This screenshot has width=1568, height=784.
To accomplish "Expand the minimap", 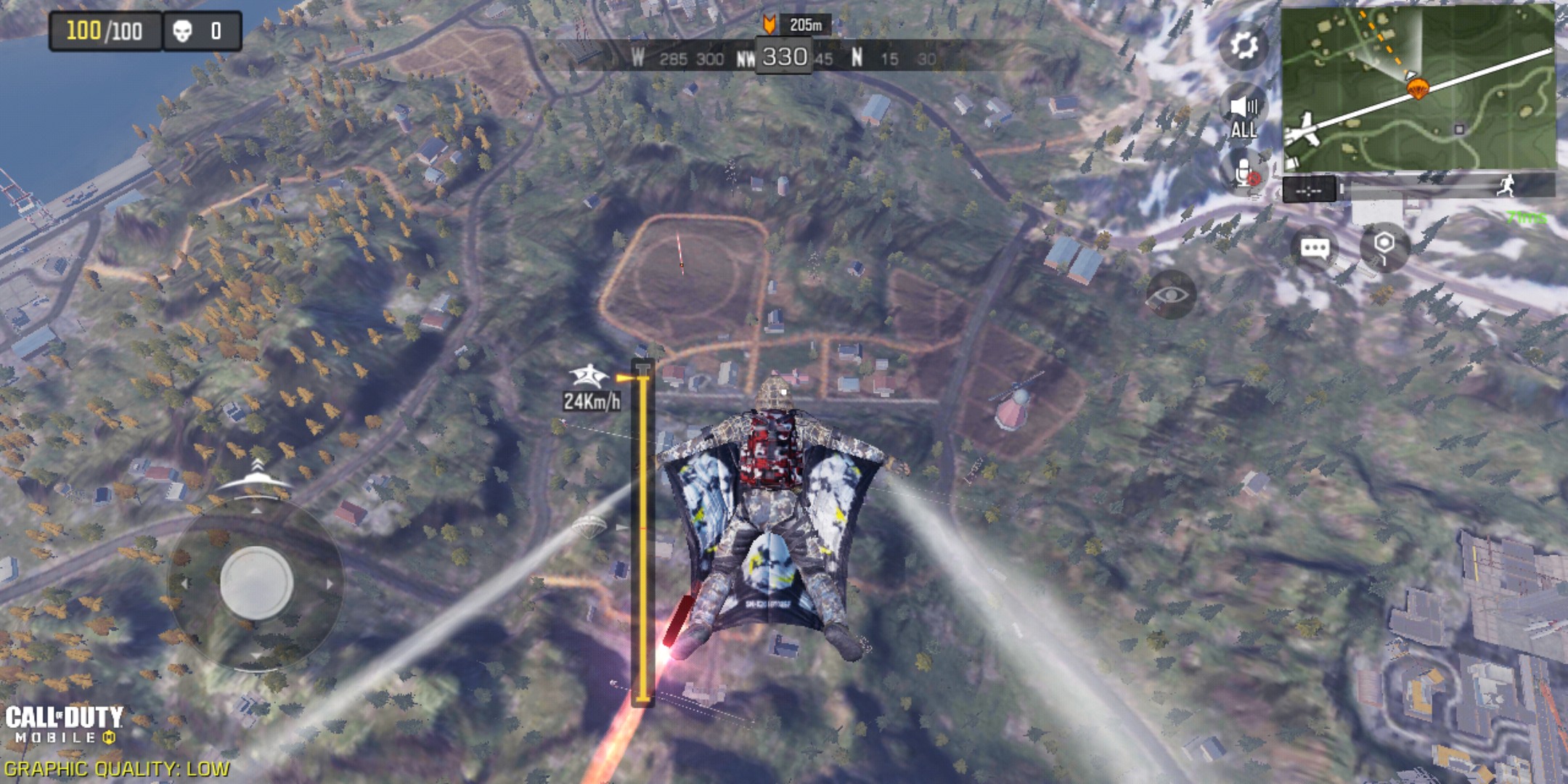I will [x=1418, y=88].
